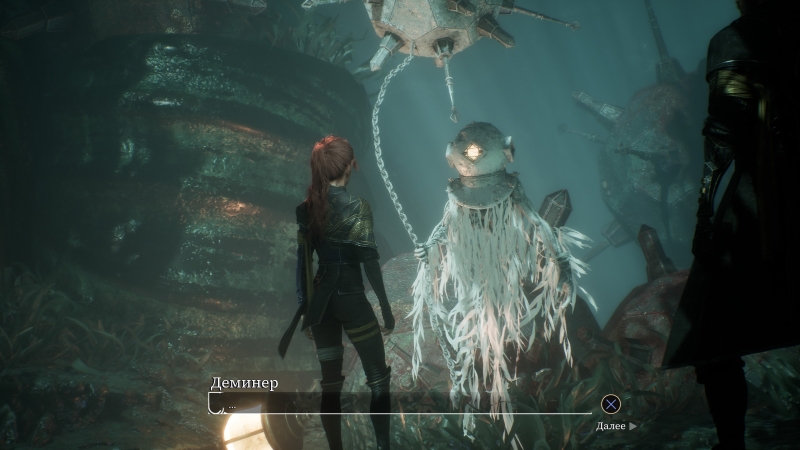Continue dialogue via the Далее label
The image size is (800, 450).
[614, 426]
